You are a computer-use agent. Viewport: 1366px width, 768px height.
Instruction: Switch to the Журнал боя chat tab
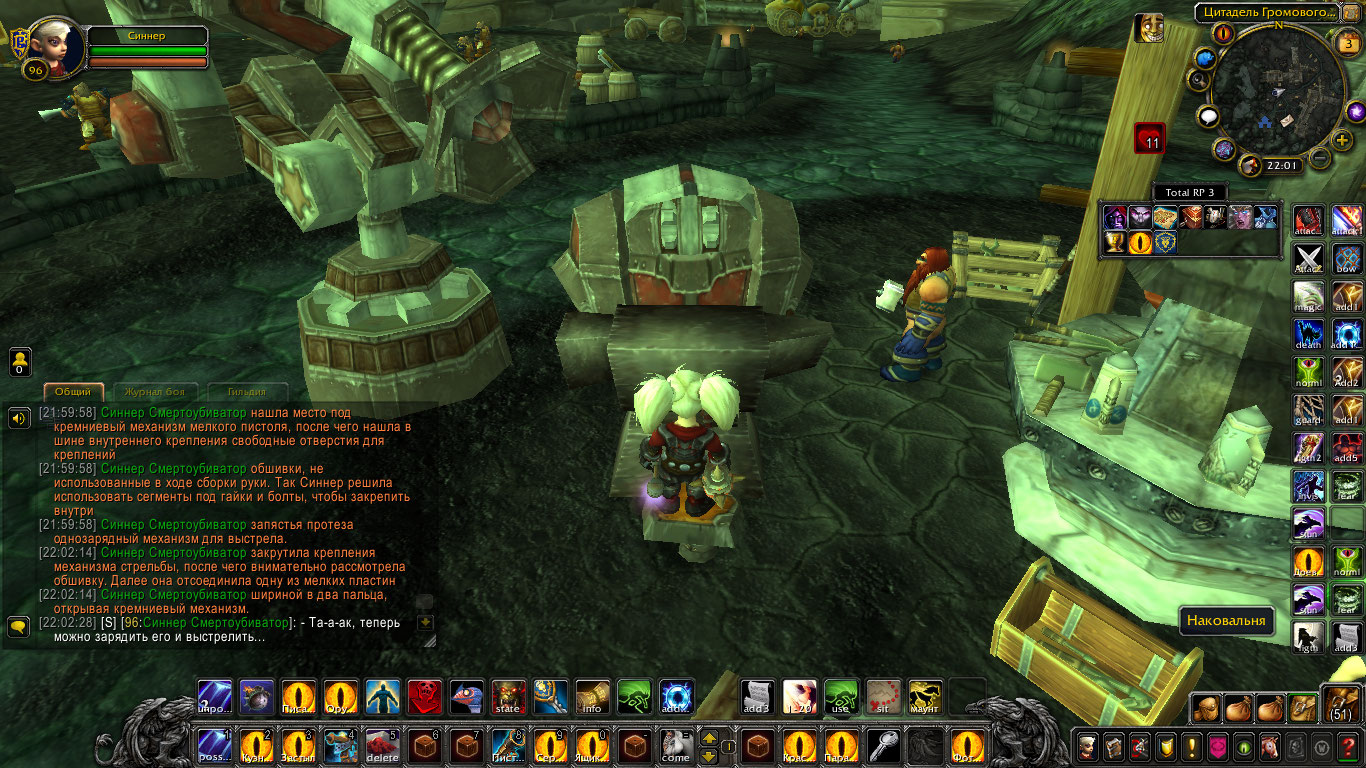coord(155,392)
